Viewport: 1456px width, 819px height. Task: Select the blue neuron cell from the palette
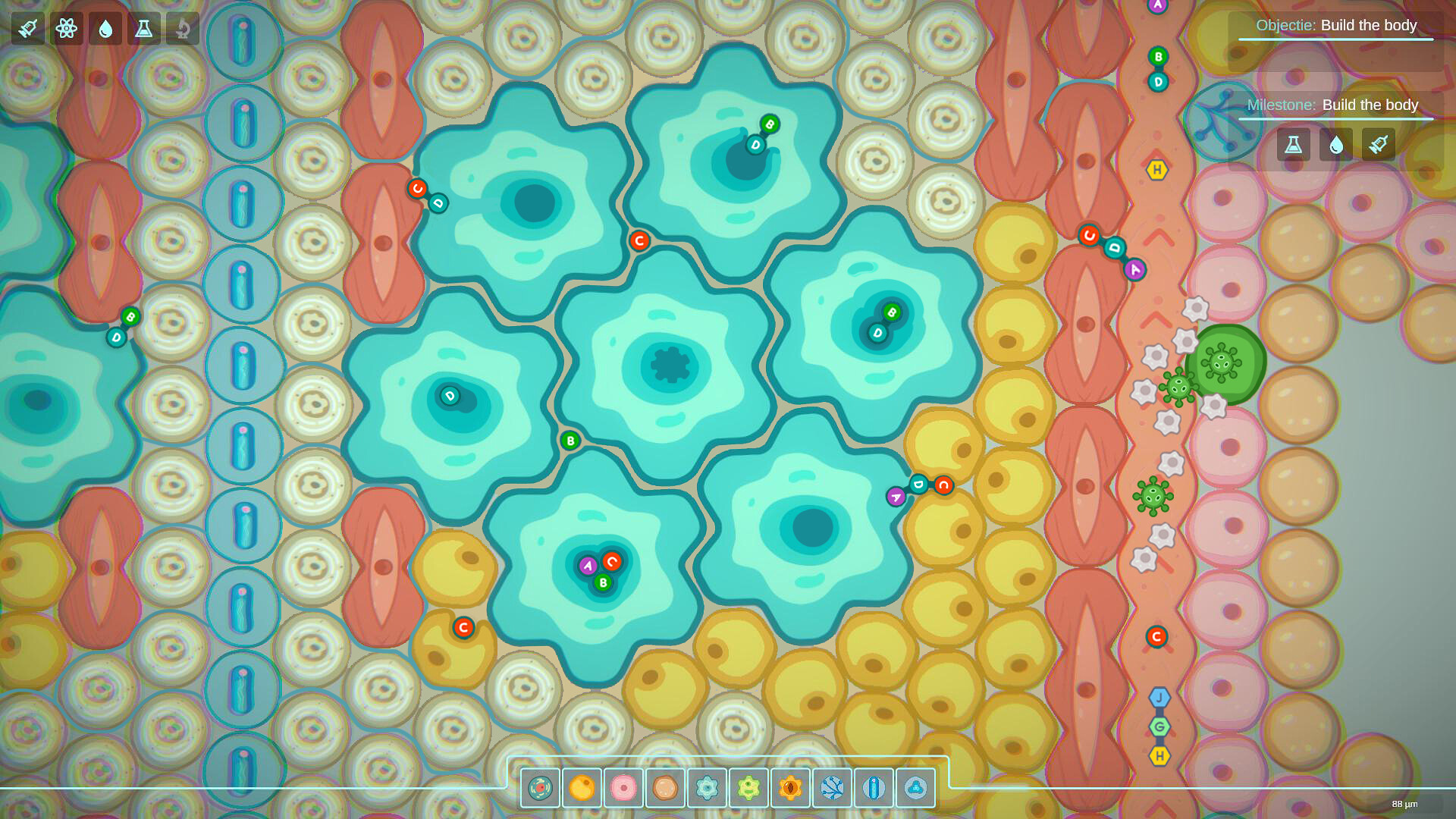(872, 787)
